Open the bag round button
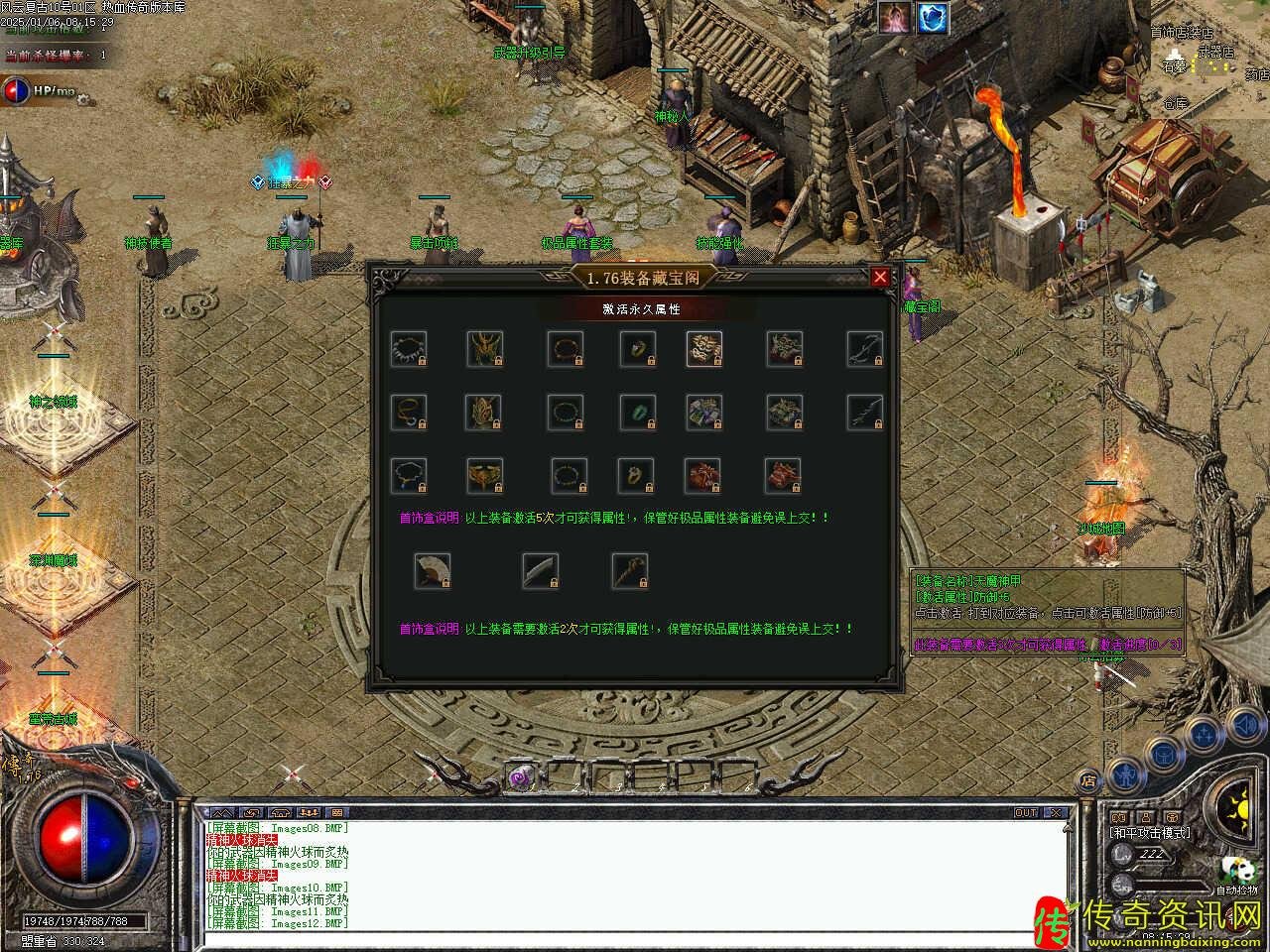This screenshot has width=1270, height=952. (1163, 757)
